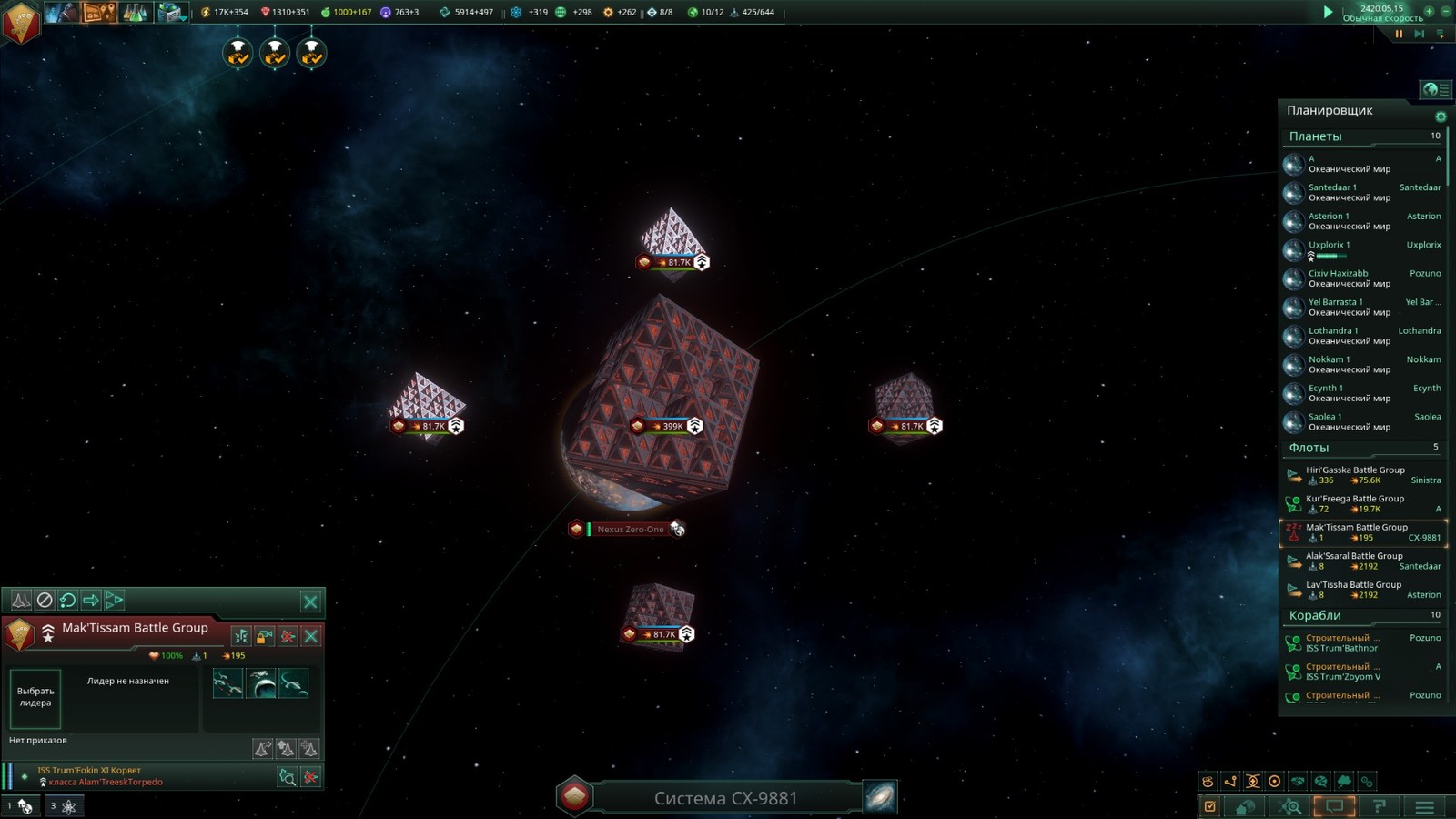Open the main menu via the hamburger icon
The width and height of the screenshot is (1456, 819).
point(1424,806)
